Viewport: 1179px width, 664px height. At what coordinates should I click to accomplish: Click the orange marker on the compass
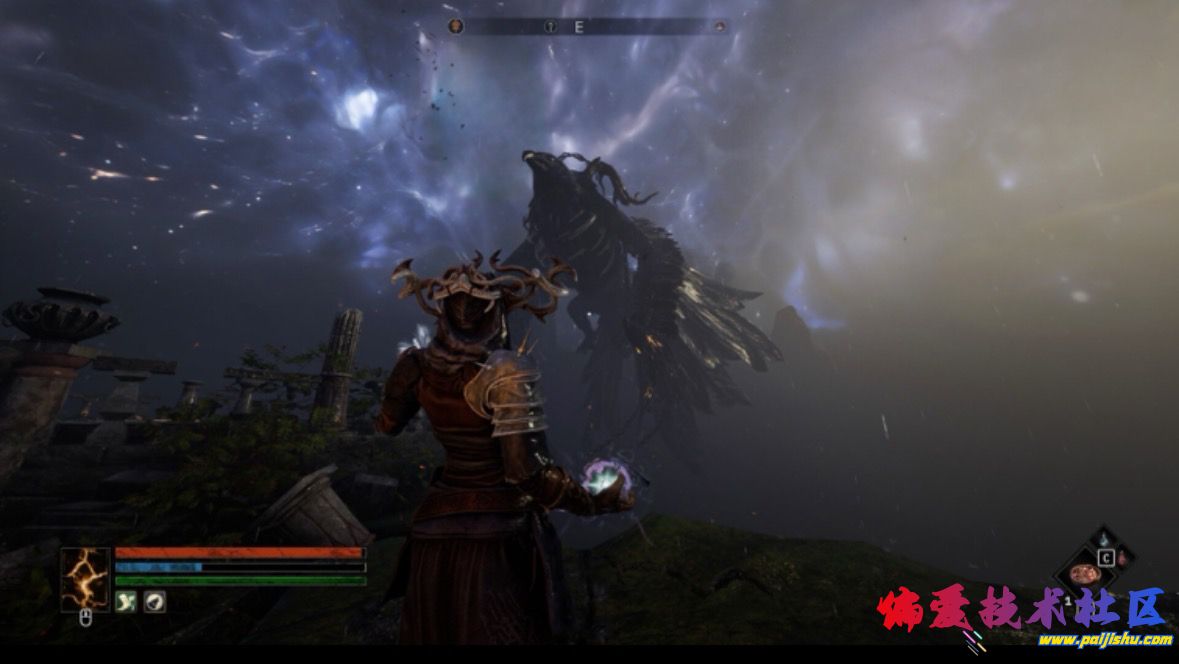[456, 27]
